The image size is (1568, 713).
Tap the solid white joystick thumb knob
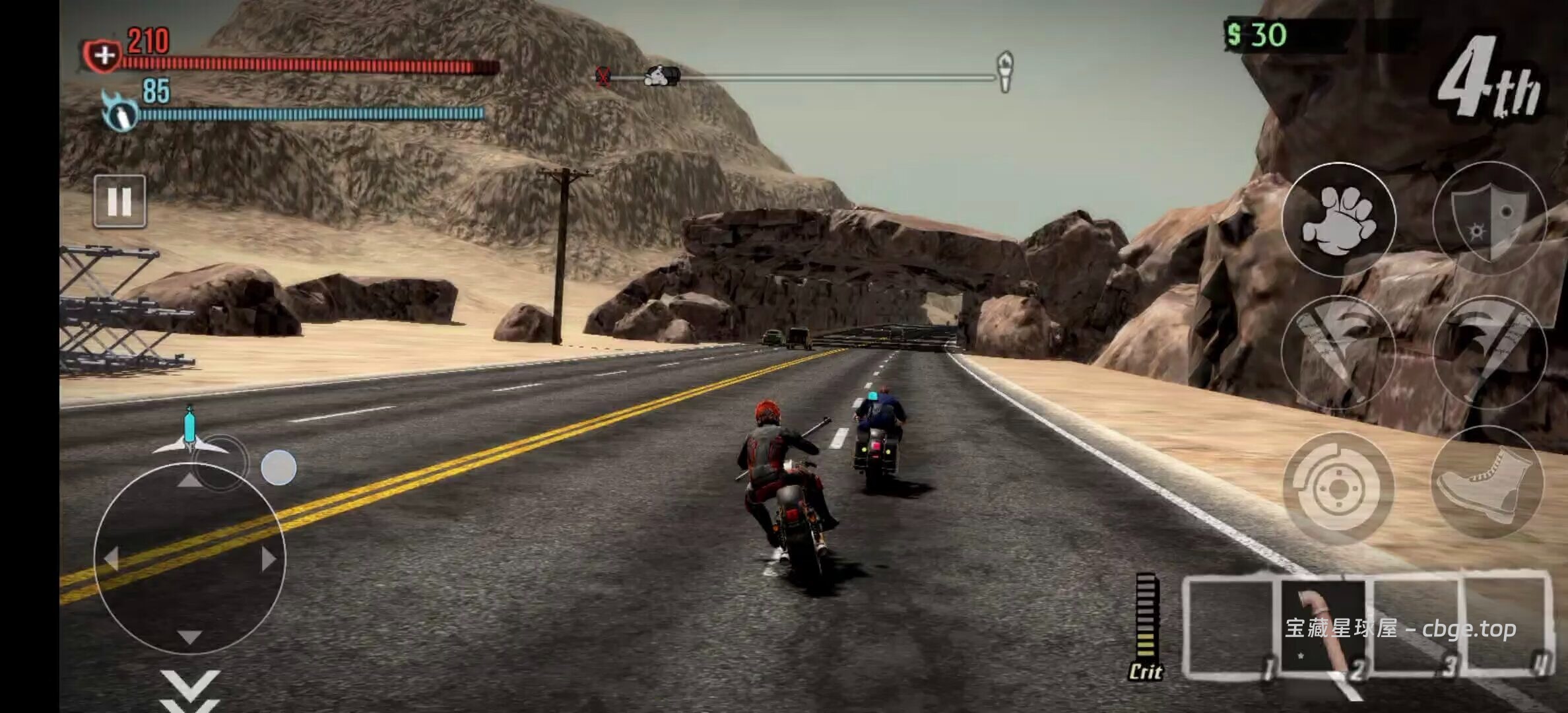(x=278, y=467)
